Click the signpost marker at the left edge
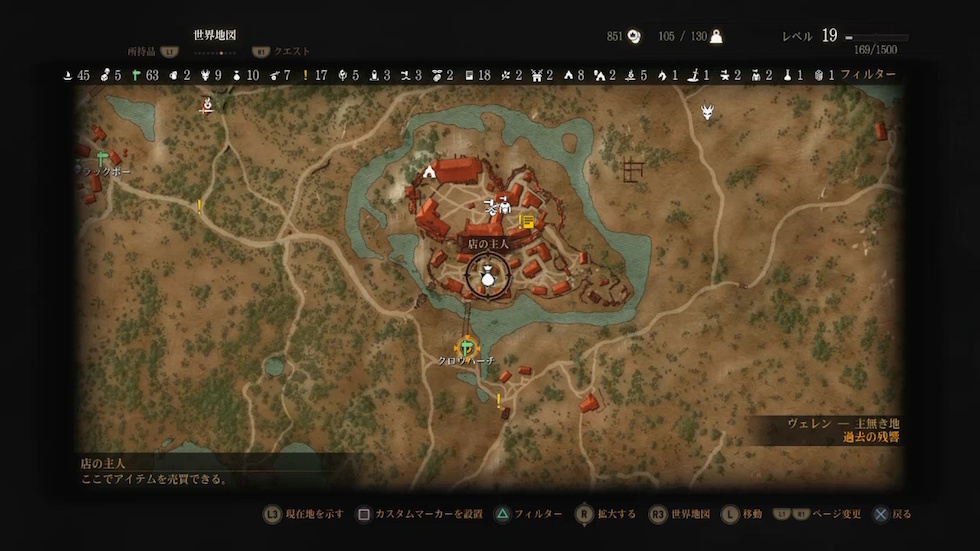Viewport: 980px width, 551px height. (103, 157)
